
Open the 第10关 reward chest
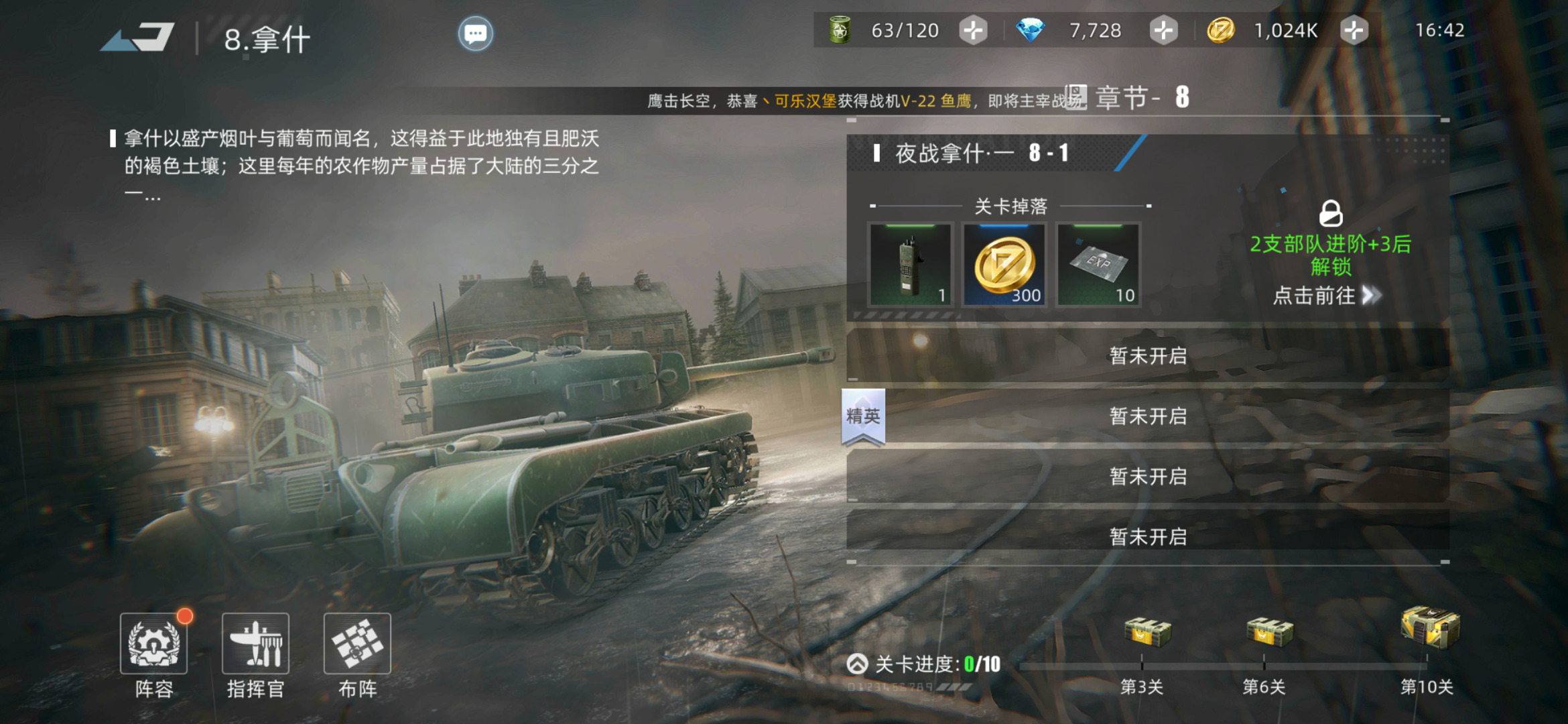[x=1430, y=627]
